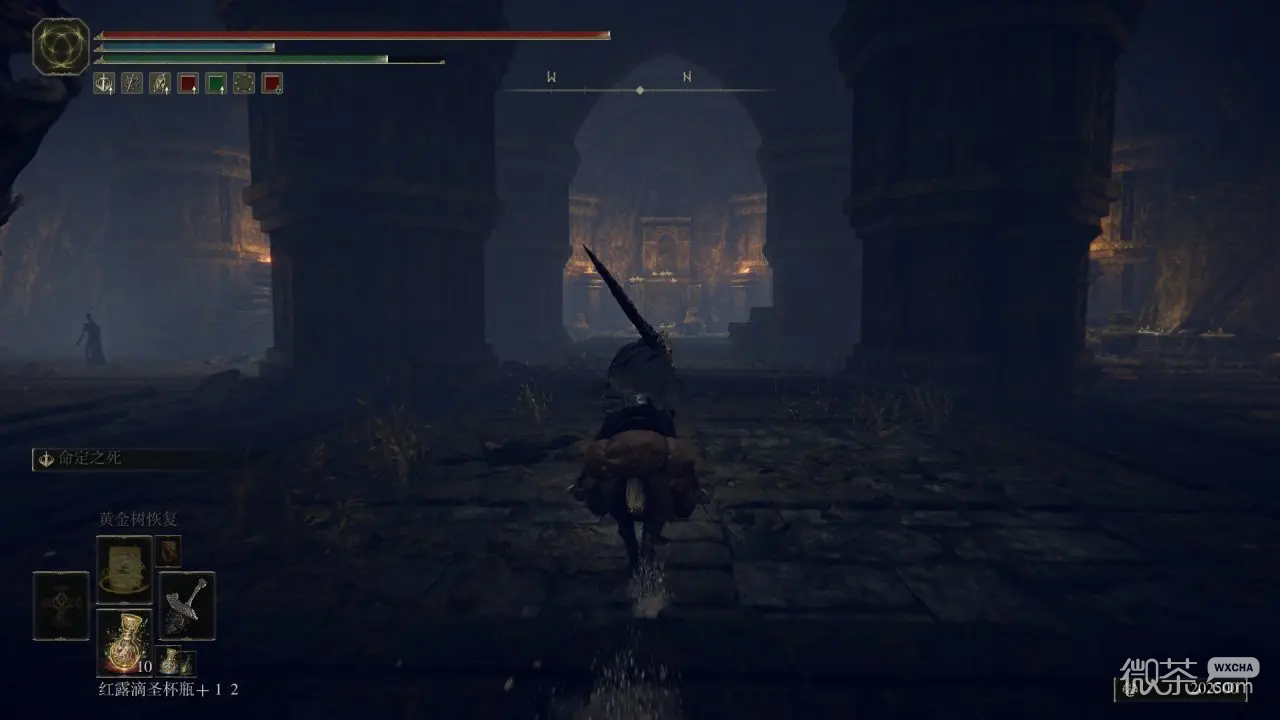Click the green square buff icon

(x=216, y=83)
